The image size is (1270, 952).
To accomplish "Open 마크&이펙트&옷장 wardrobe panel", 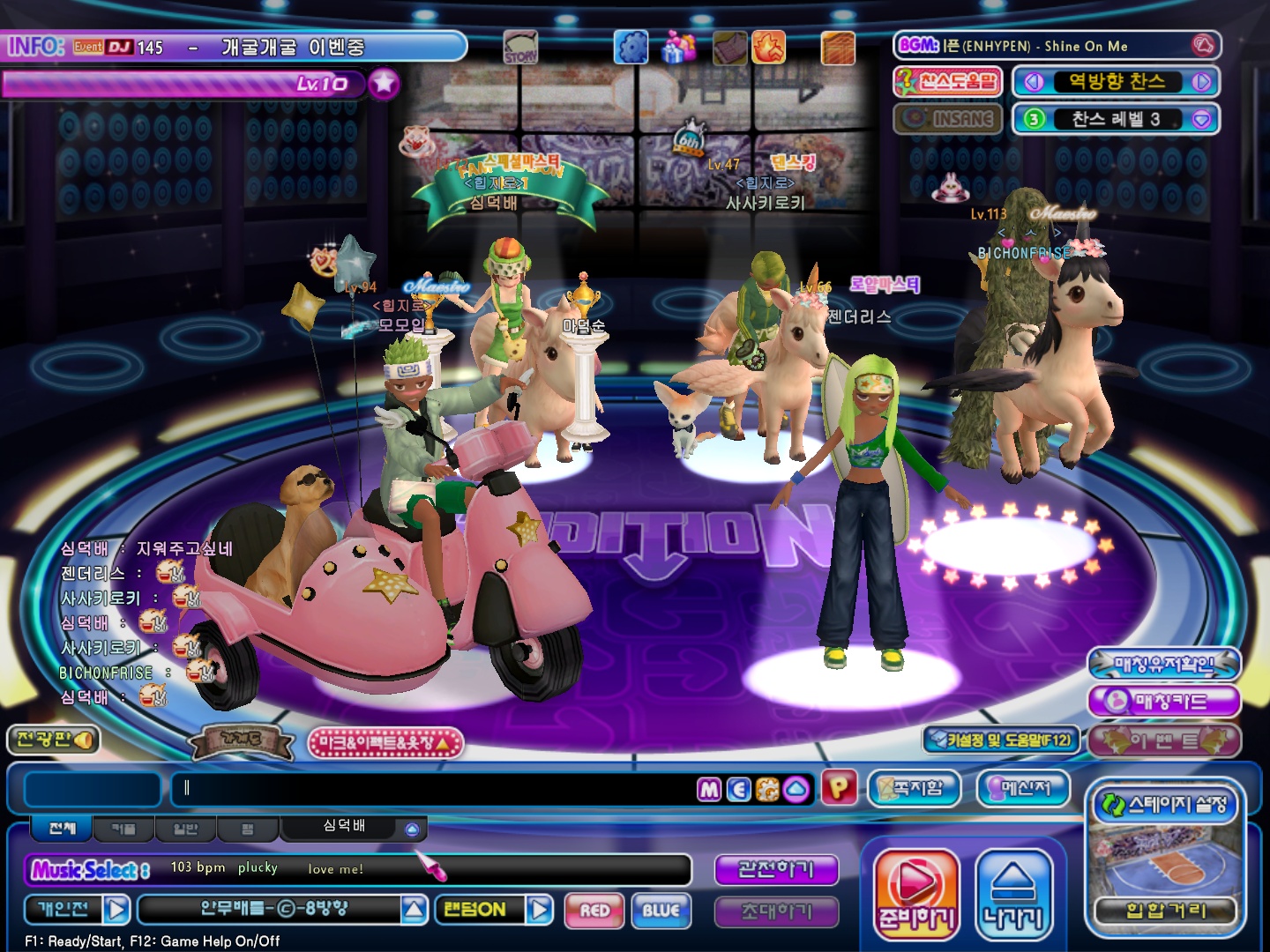I will (385, 743).
